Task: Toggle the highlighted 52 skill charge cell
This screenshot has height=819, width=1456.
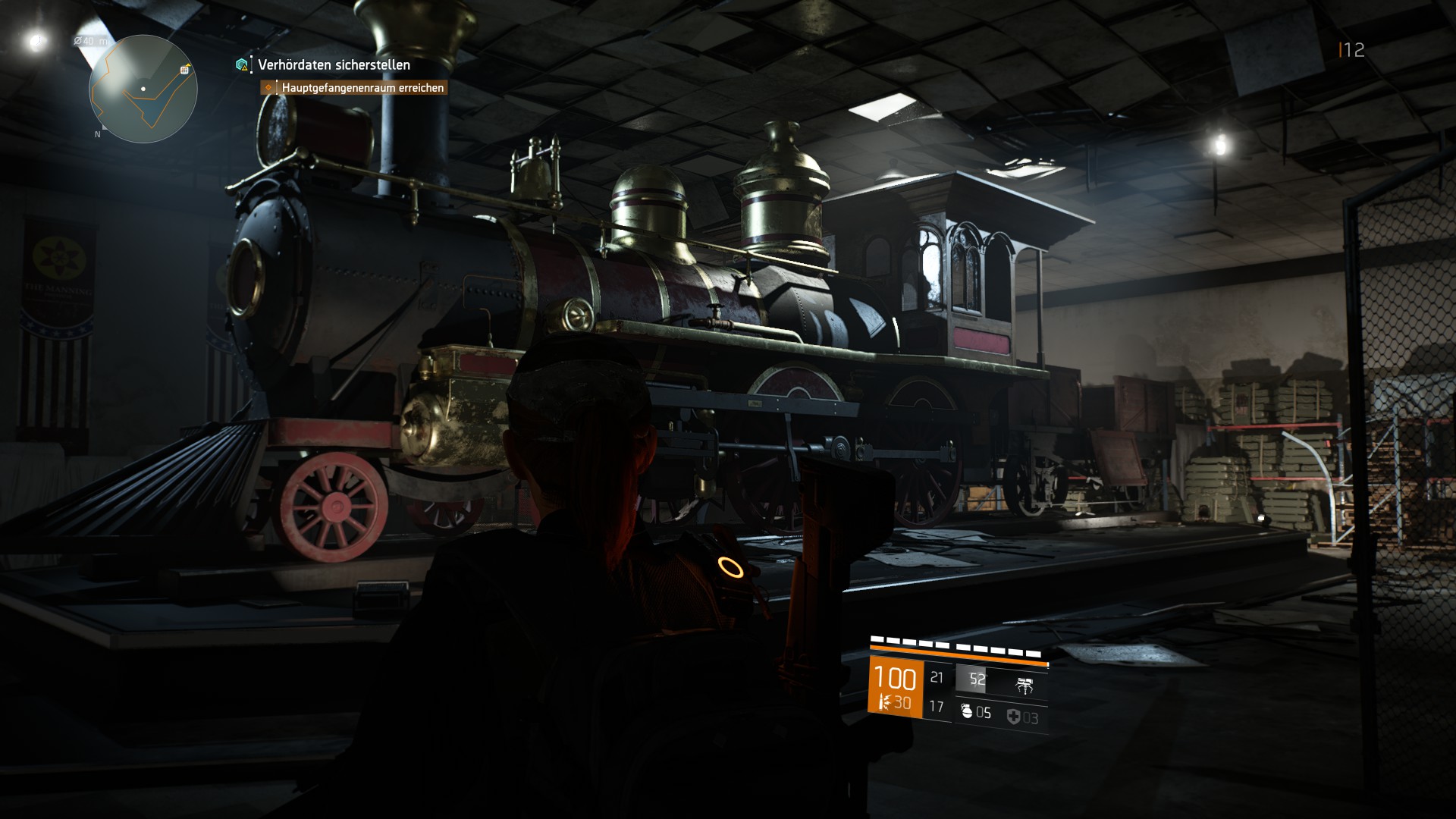Action: tap(978, 677)
